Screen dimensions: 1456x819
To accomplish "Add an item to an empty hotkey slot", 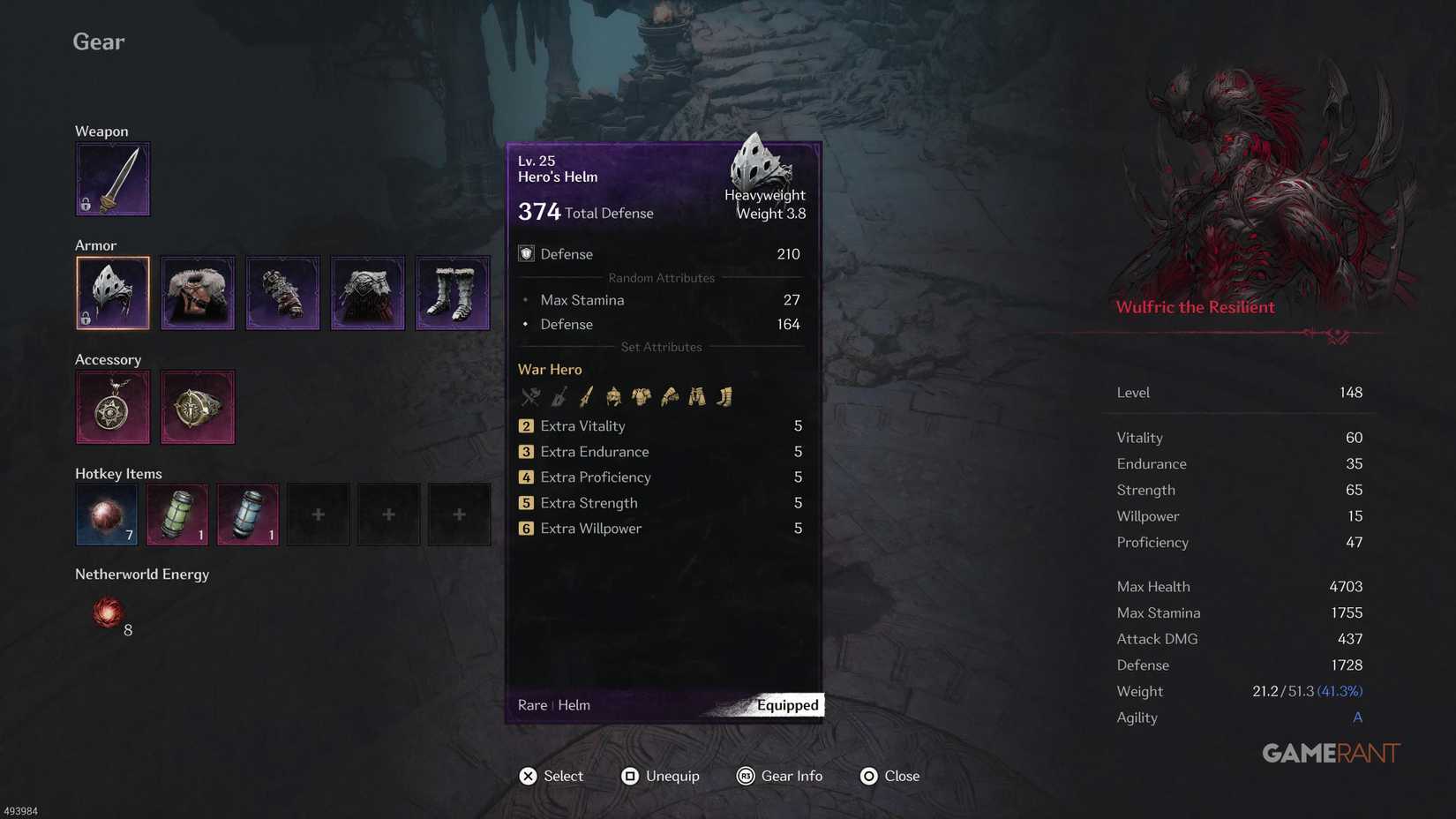I will click(318, 514).
